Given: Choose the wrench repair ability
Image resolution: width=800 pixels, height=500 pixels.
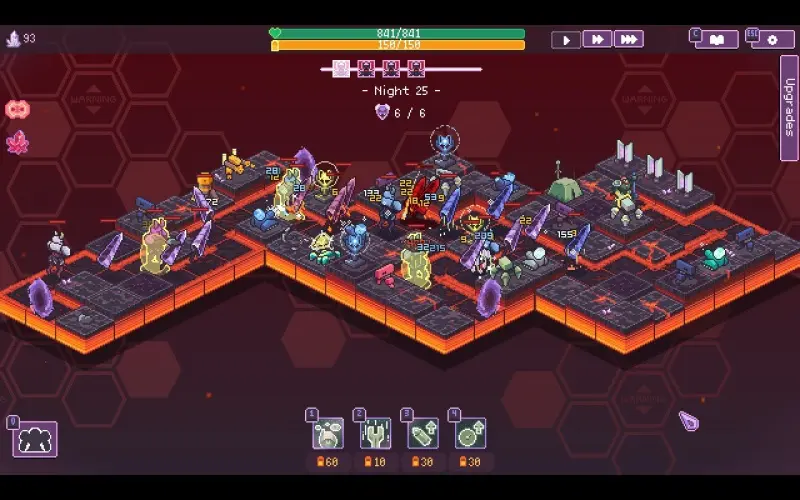Looking at the screenshot, I should pyautogui.click(x=375, y=433).
